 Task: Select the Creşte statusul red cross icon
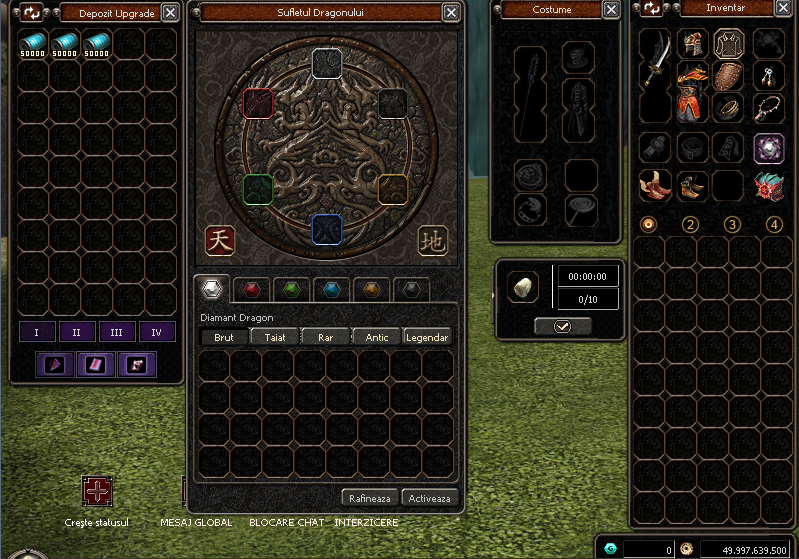coord(98,492)
